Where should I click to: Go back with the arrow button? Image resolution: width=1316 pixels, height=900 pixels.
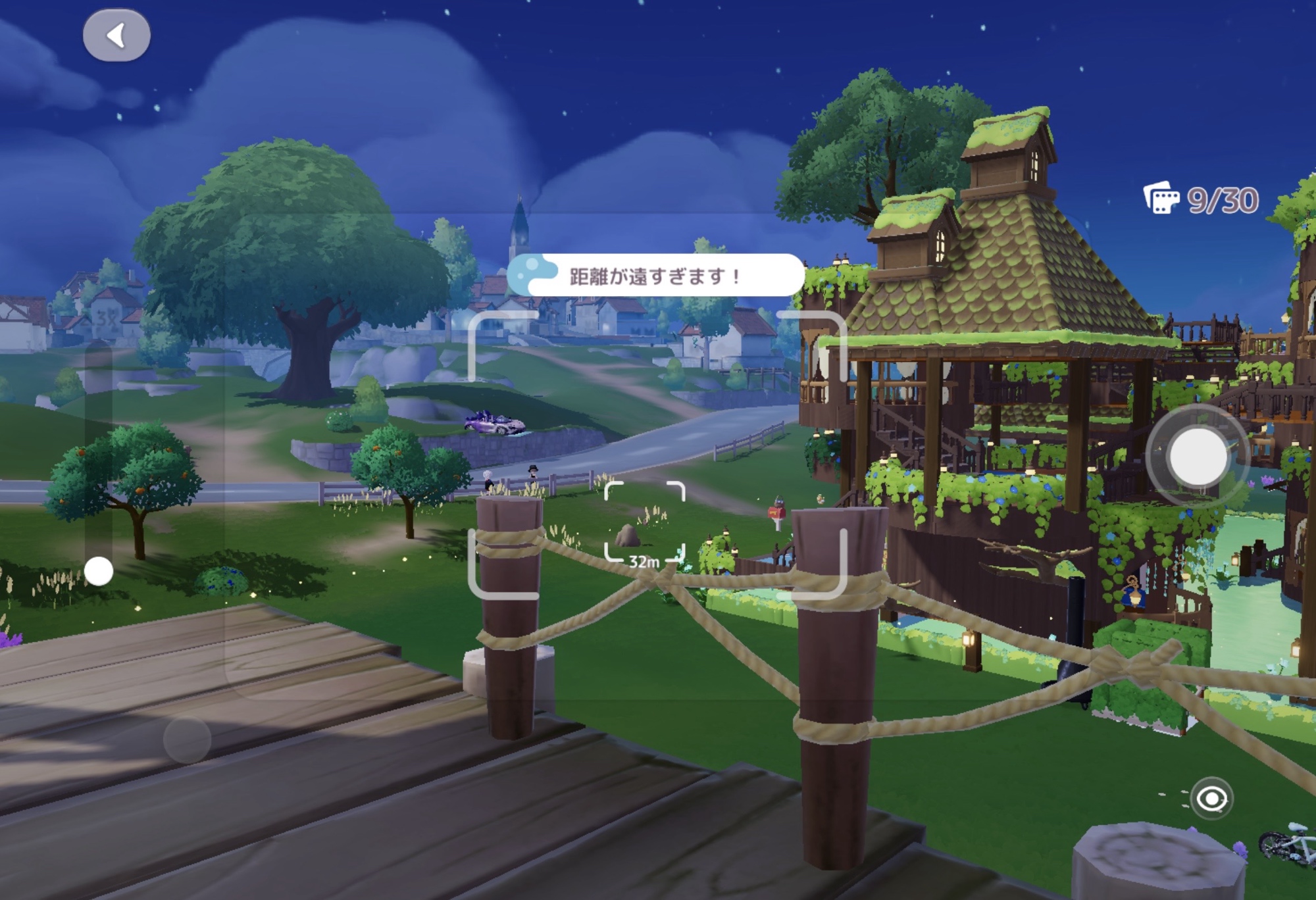coord(116,36)
